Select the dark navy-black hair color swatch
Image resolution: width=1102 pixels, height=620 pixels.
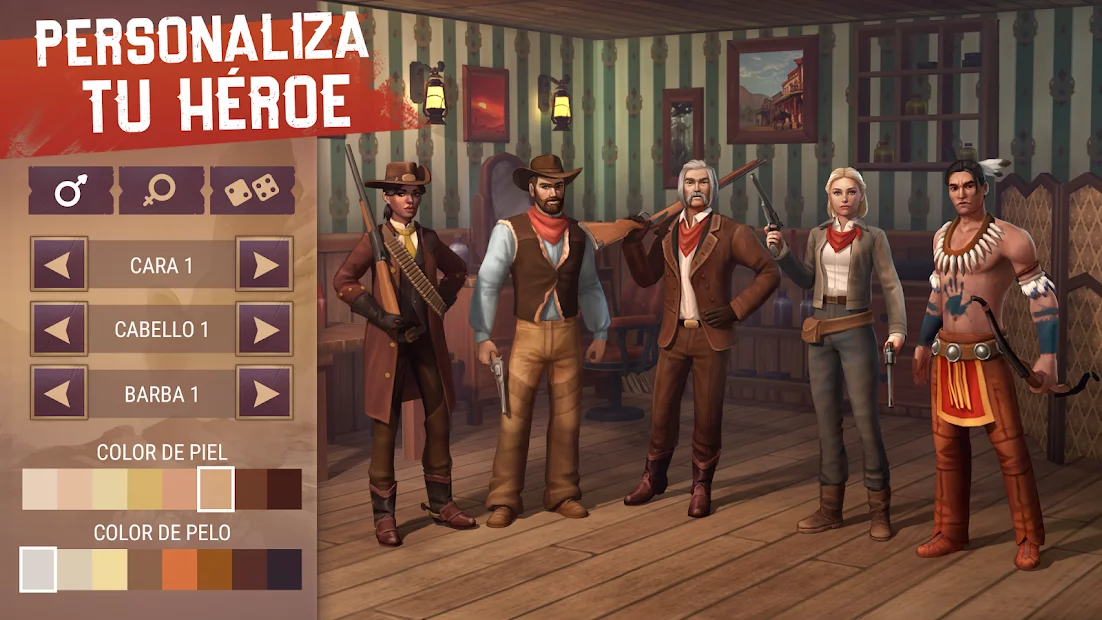coord(285,569)
